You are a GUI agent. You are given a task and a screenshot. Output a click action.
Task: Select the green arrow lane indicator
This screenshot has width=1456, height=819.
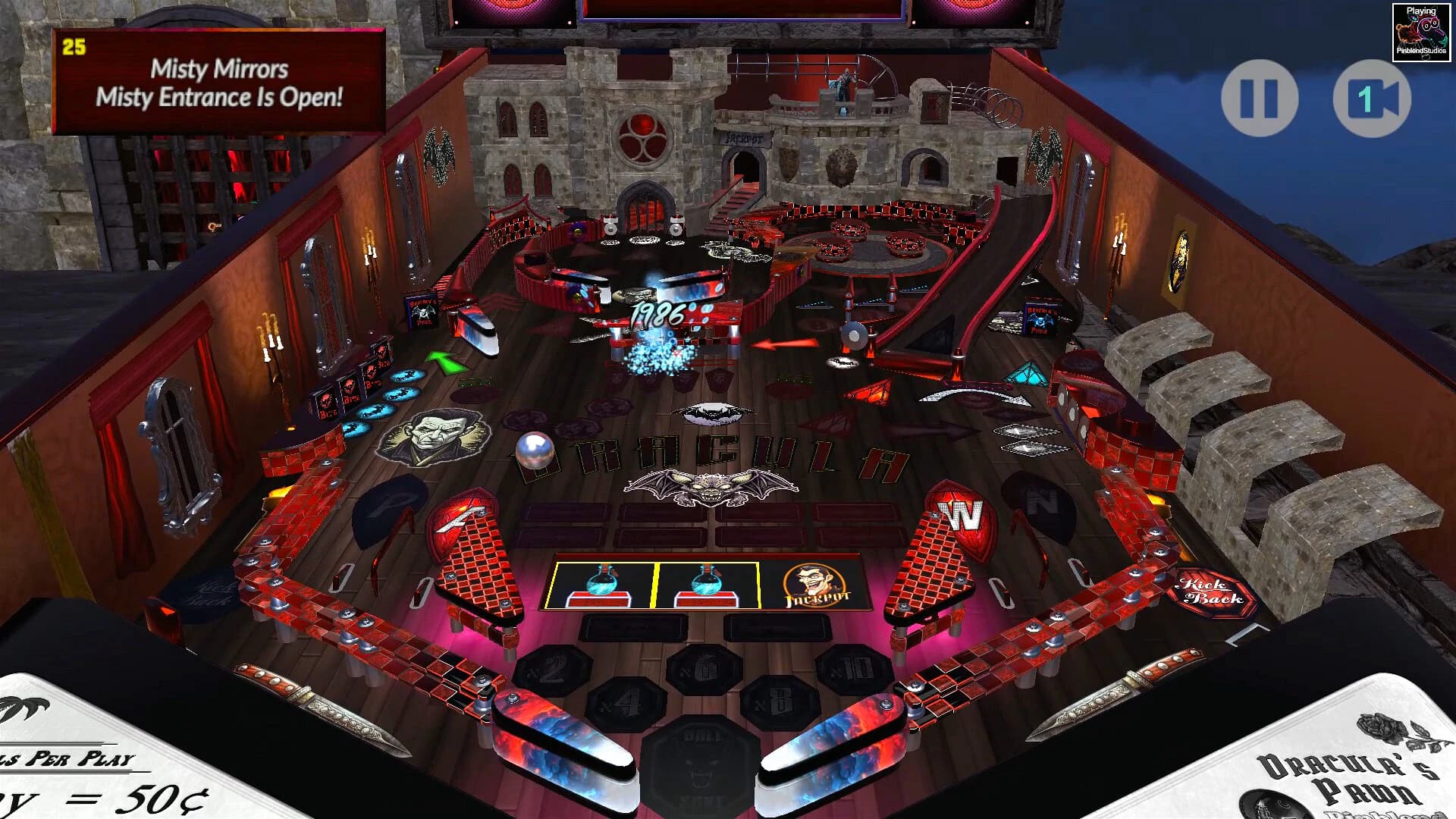click(446, 362)
